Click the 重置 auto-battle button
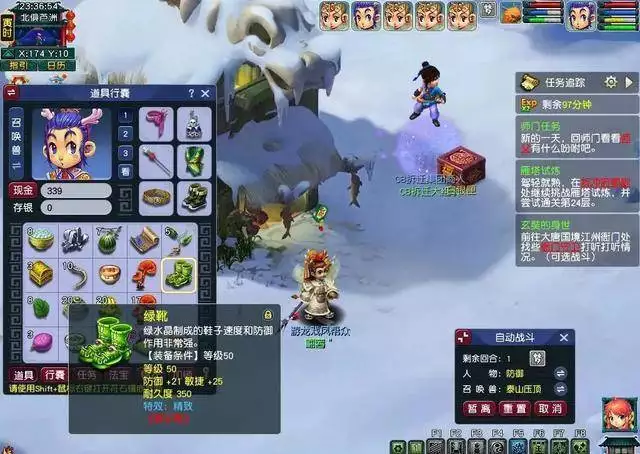 click(515, 408)
